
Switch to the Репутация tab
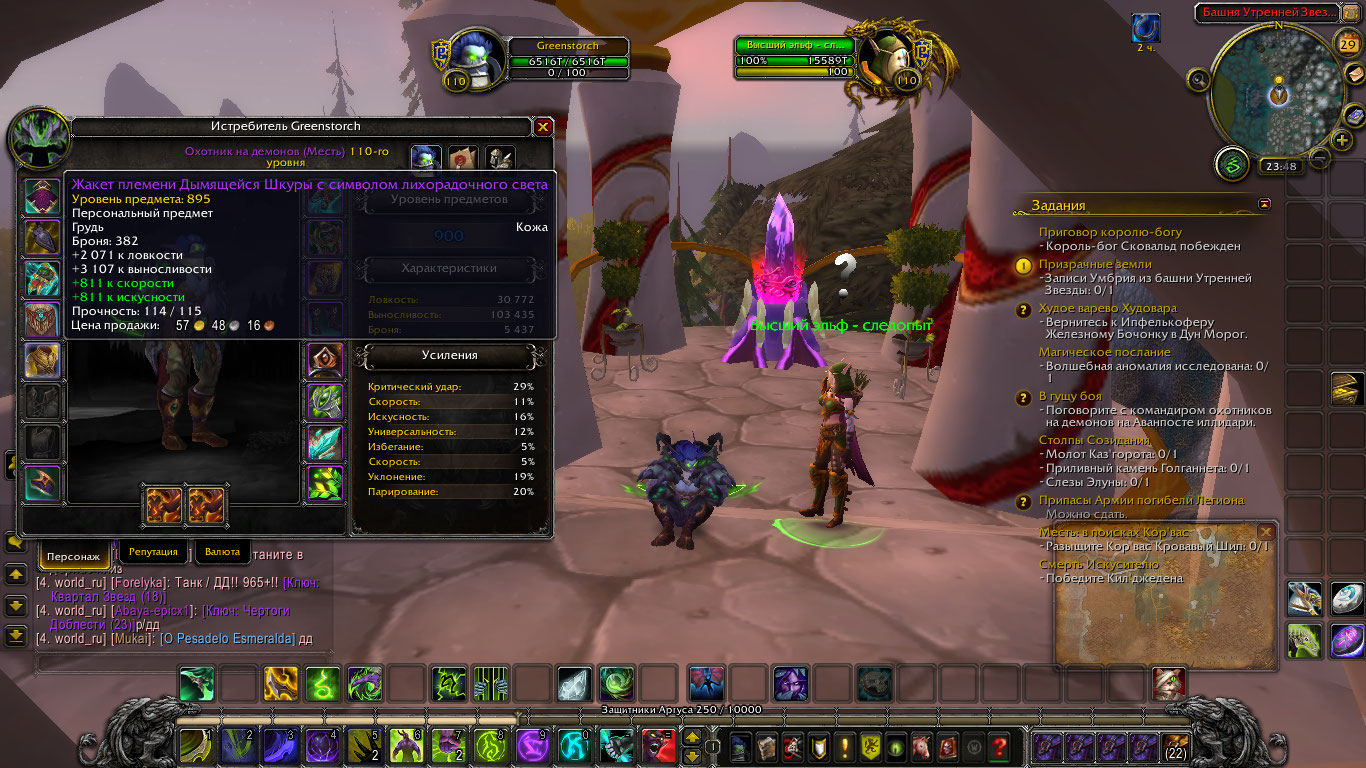coord(153,552)
